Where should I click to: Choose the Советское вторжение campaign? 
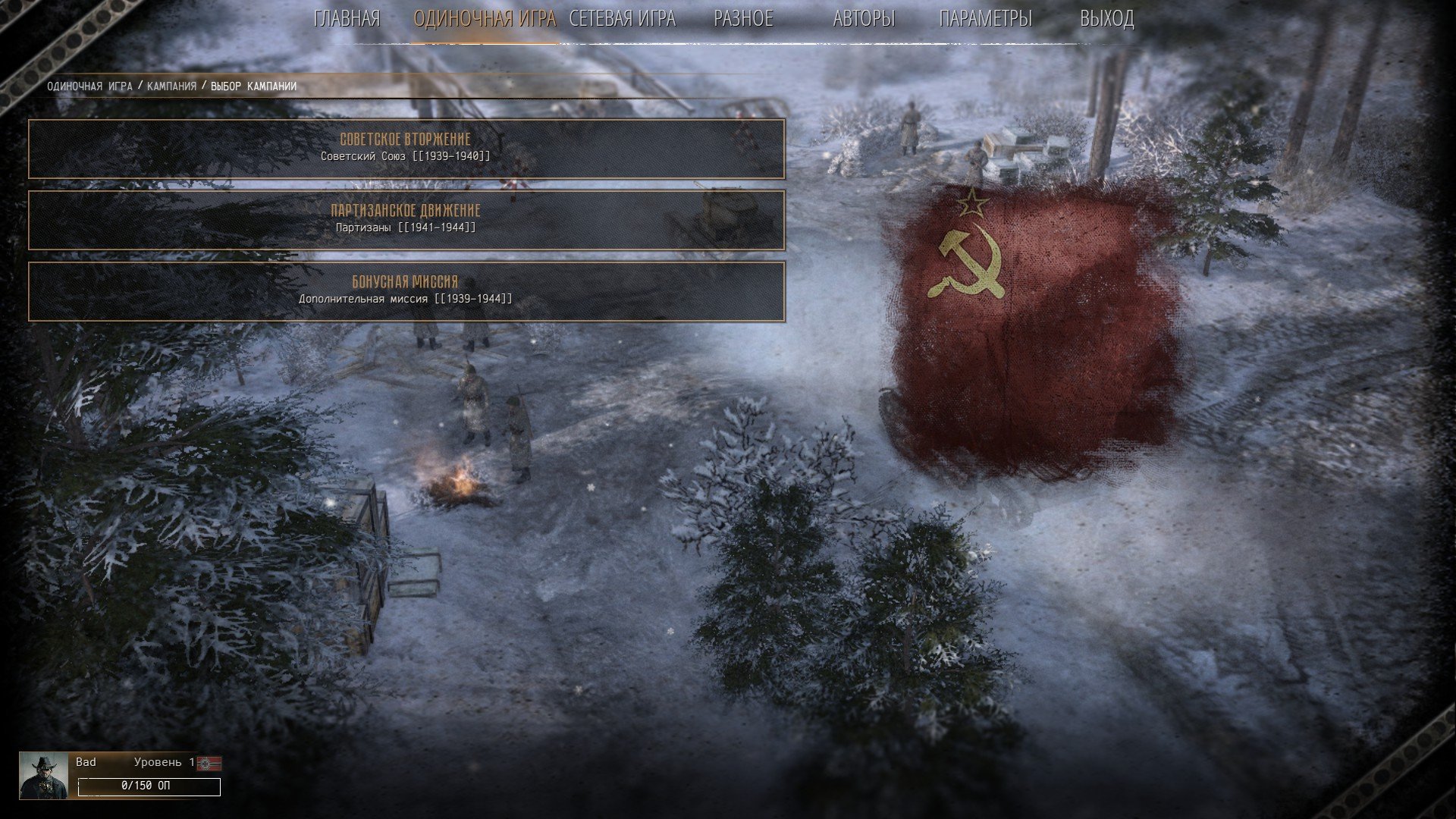click(406, 149)
